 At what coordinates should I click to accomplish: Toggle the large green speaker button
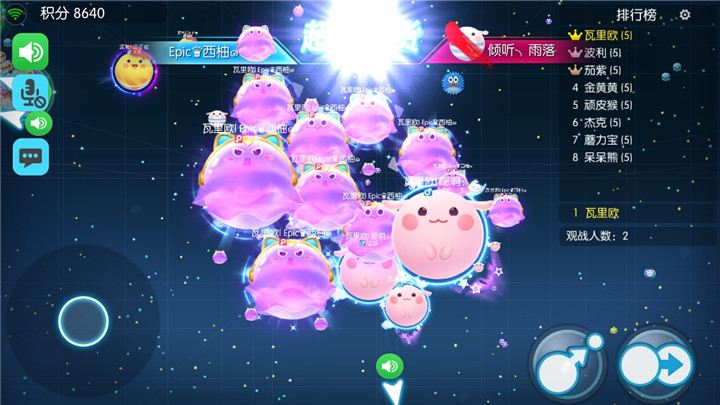31,50
